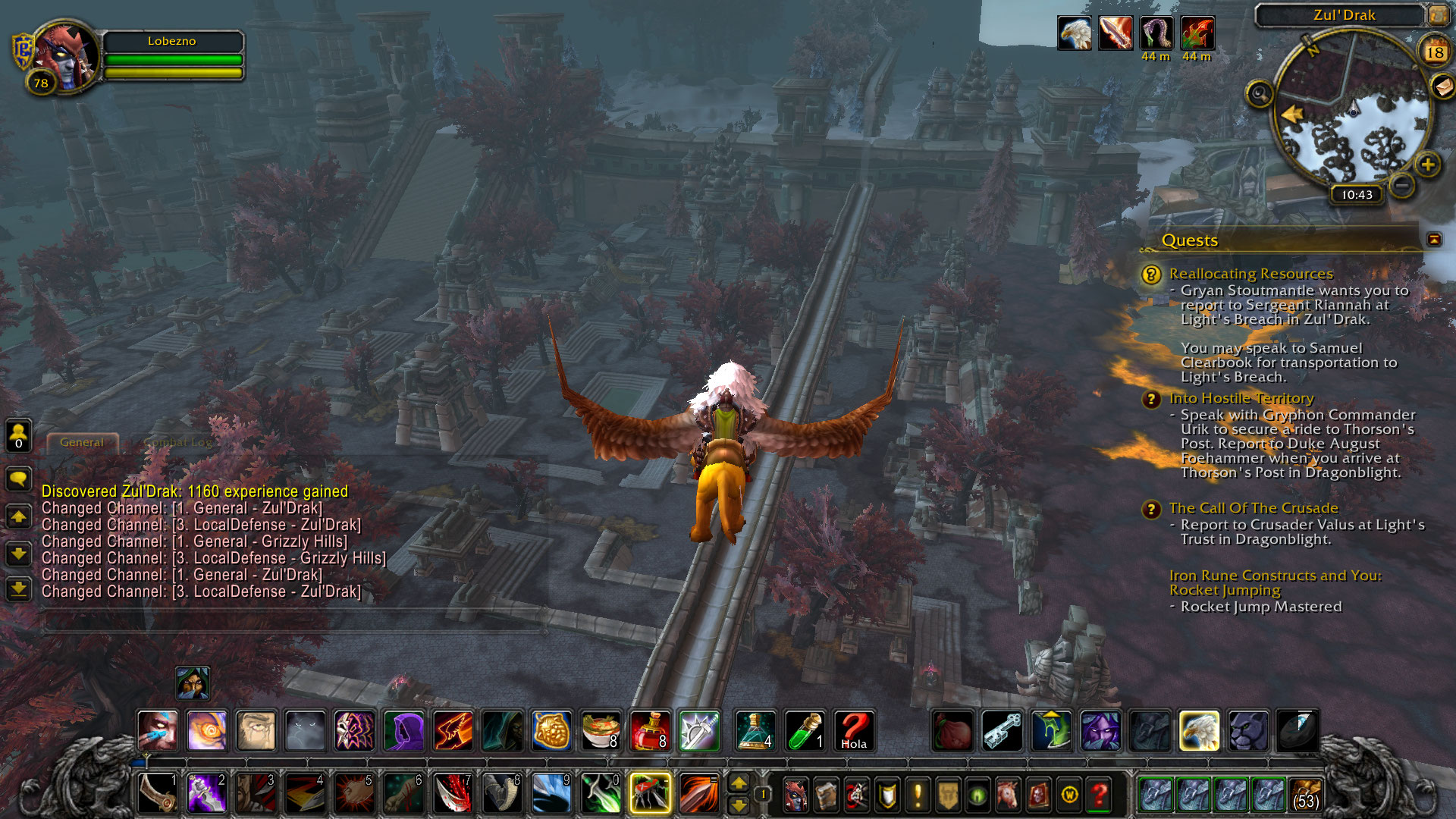Viewport: 1456px width, 819px height.
Task: Use the red potion with 8 charges
Action: [650, 730]
